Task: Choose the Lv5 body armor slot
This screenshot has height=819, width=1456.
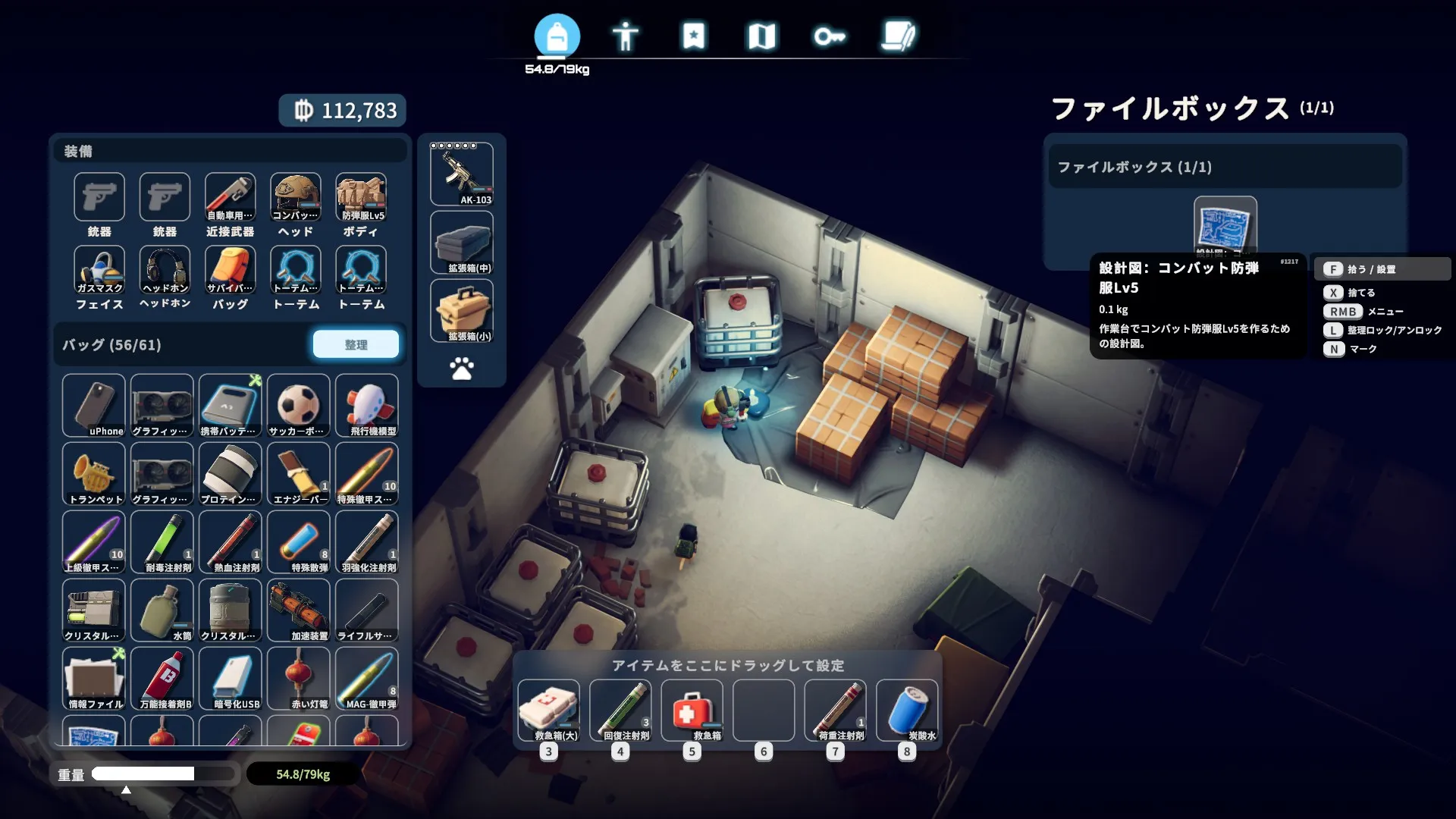Action: pyautogui.click(x=361, y=197)
